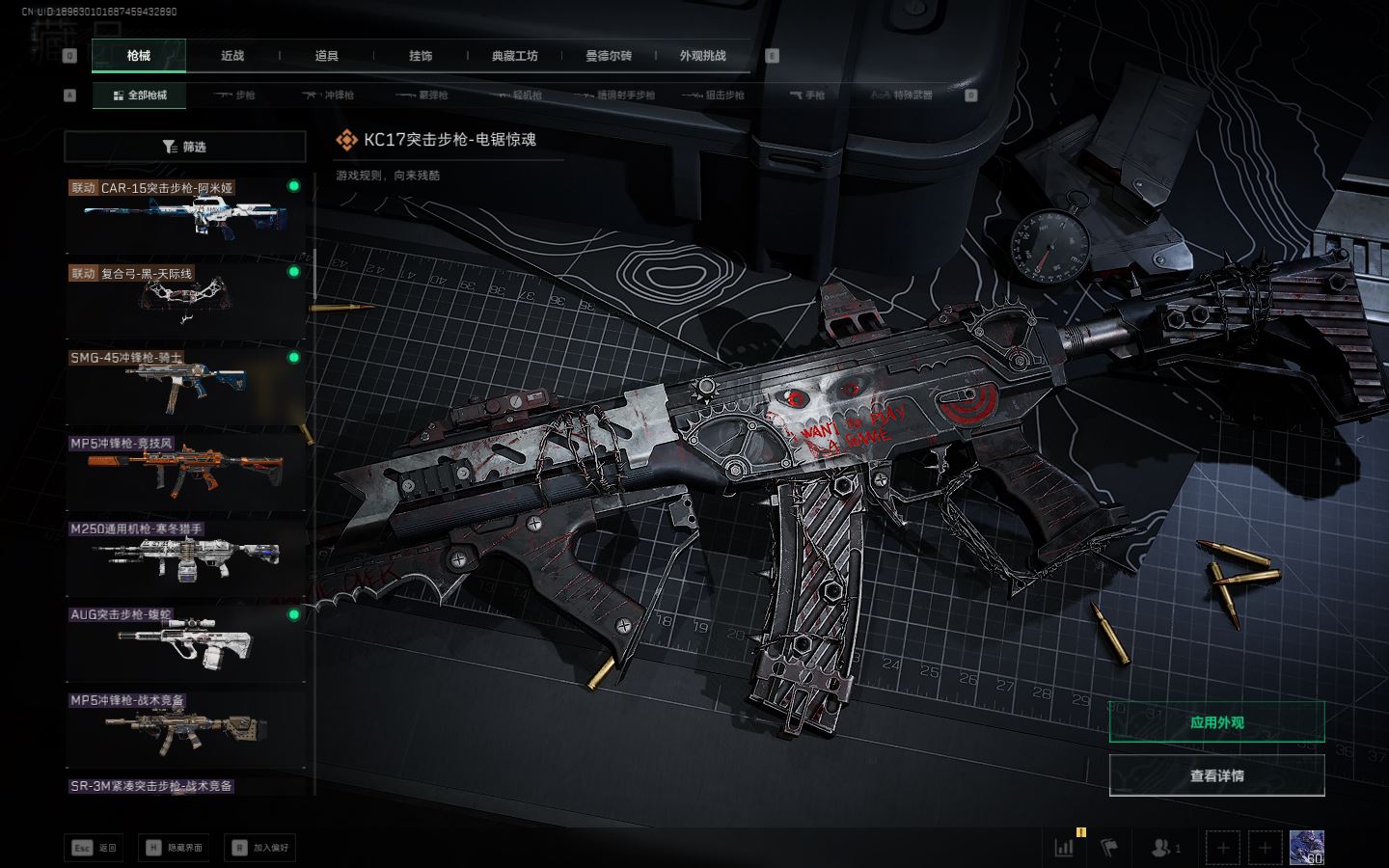Select the SMG-45冲锋枪-骑士 skin
Viewport: 1389px width, 868px height.
185,385
